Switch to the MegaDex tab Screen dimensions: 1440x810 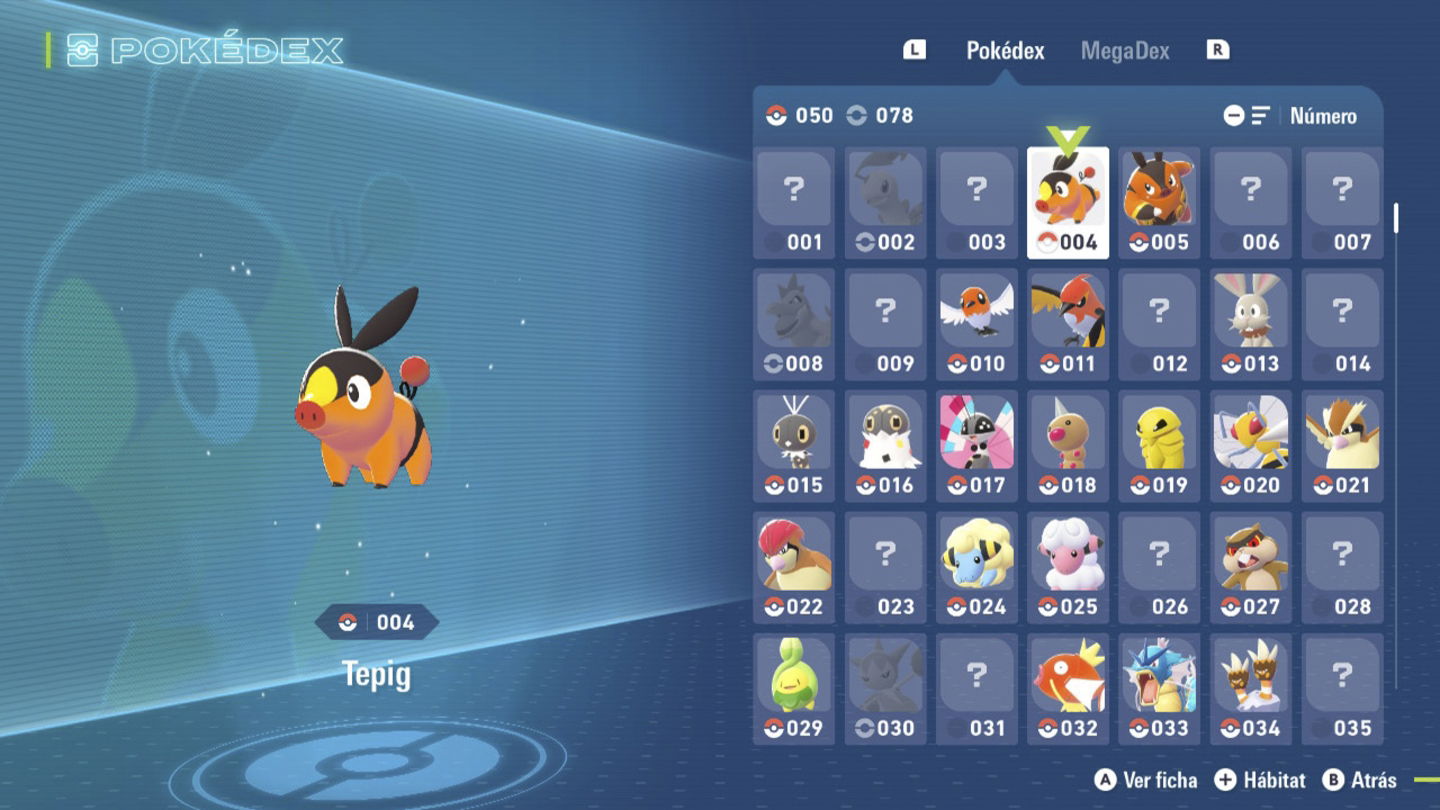[x=1124, y=51]
